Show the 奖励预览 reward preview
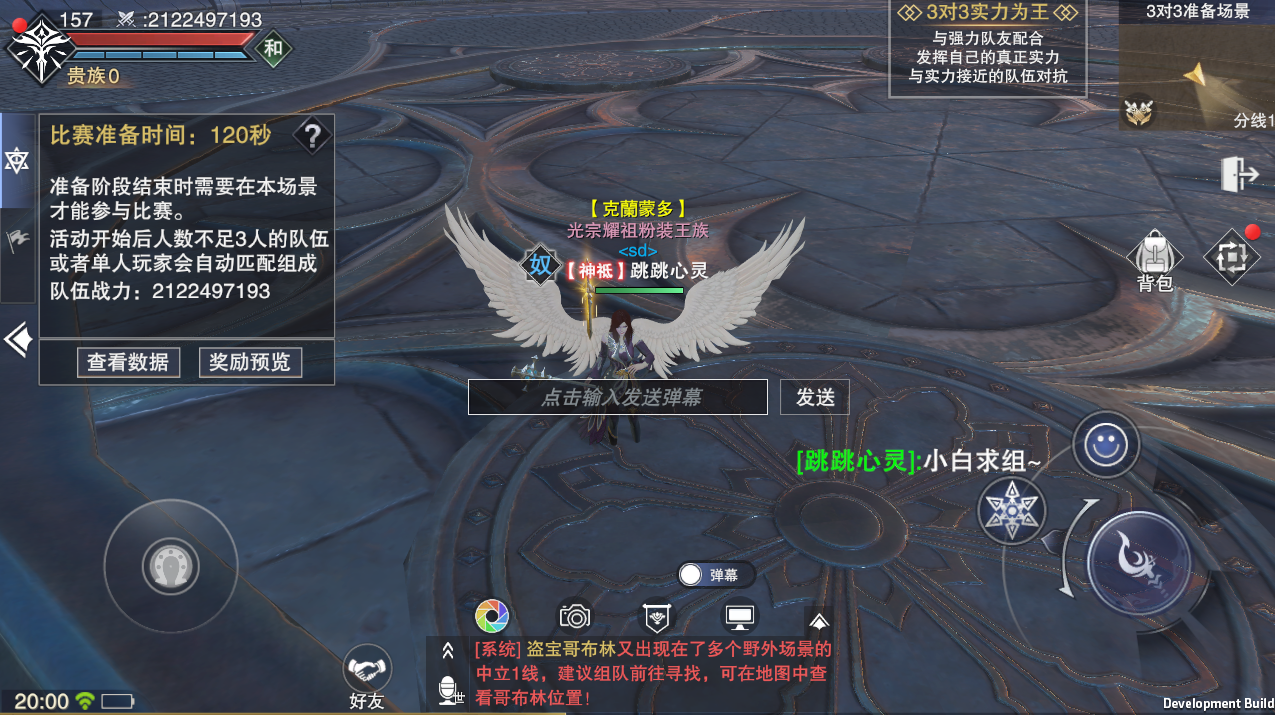Viewport: 1275px width, 715px height. tap(250, 362)
